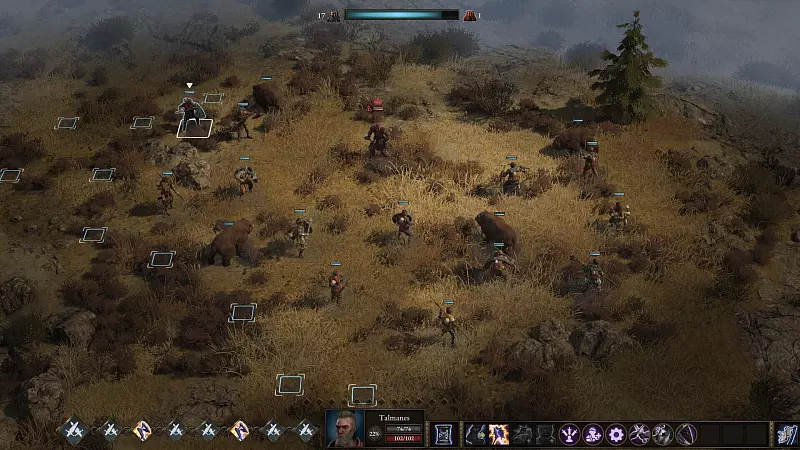The width and height of the screenshot is (800, 450).
Task: Select the bow ability icon
Action: pyautogui.click(x=685, y=434)
